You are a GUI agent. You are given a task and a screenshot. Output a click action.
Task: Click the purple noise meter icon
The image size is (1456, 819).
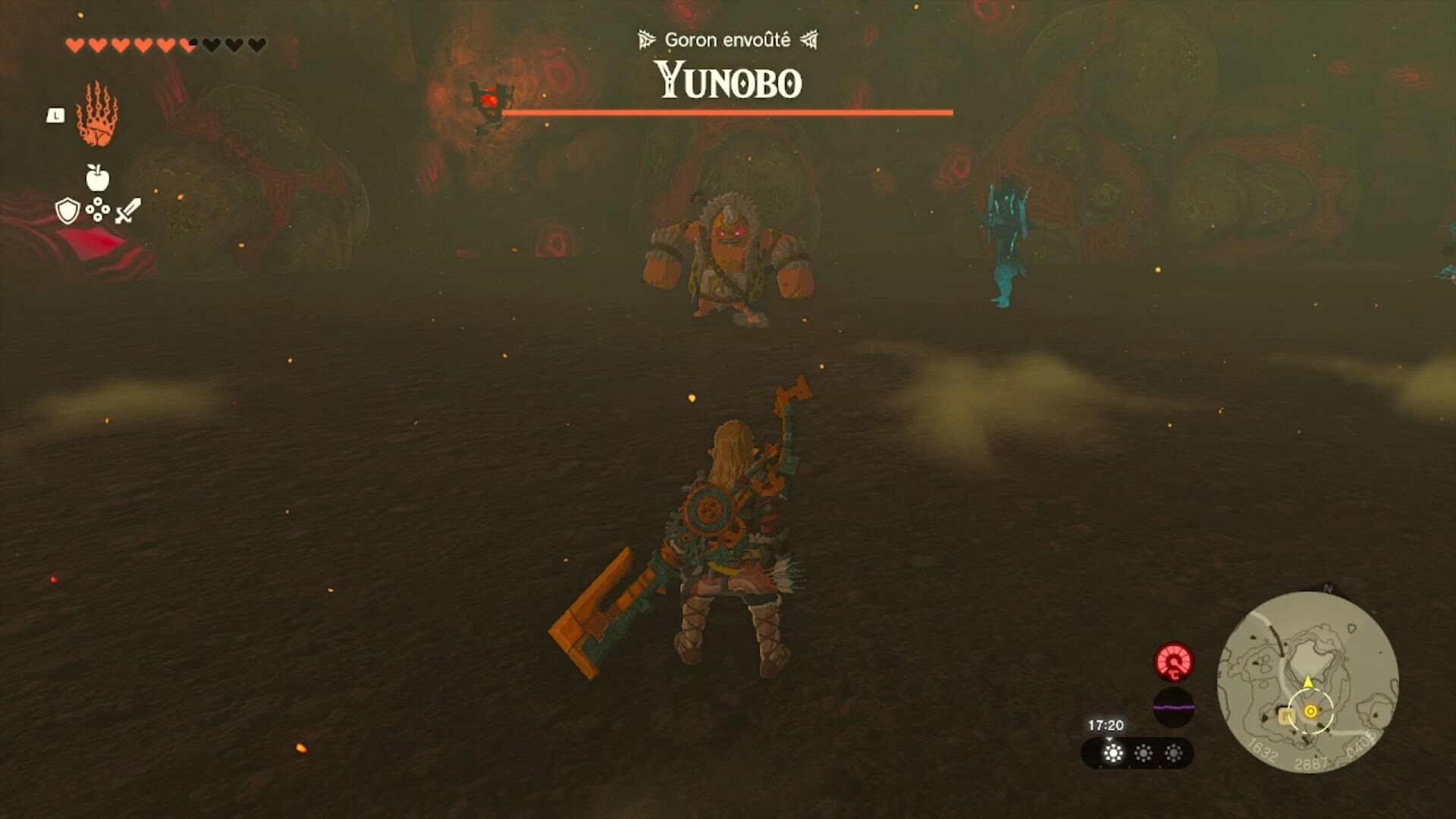pyautogui.click(x=1174, y=708)
